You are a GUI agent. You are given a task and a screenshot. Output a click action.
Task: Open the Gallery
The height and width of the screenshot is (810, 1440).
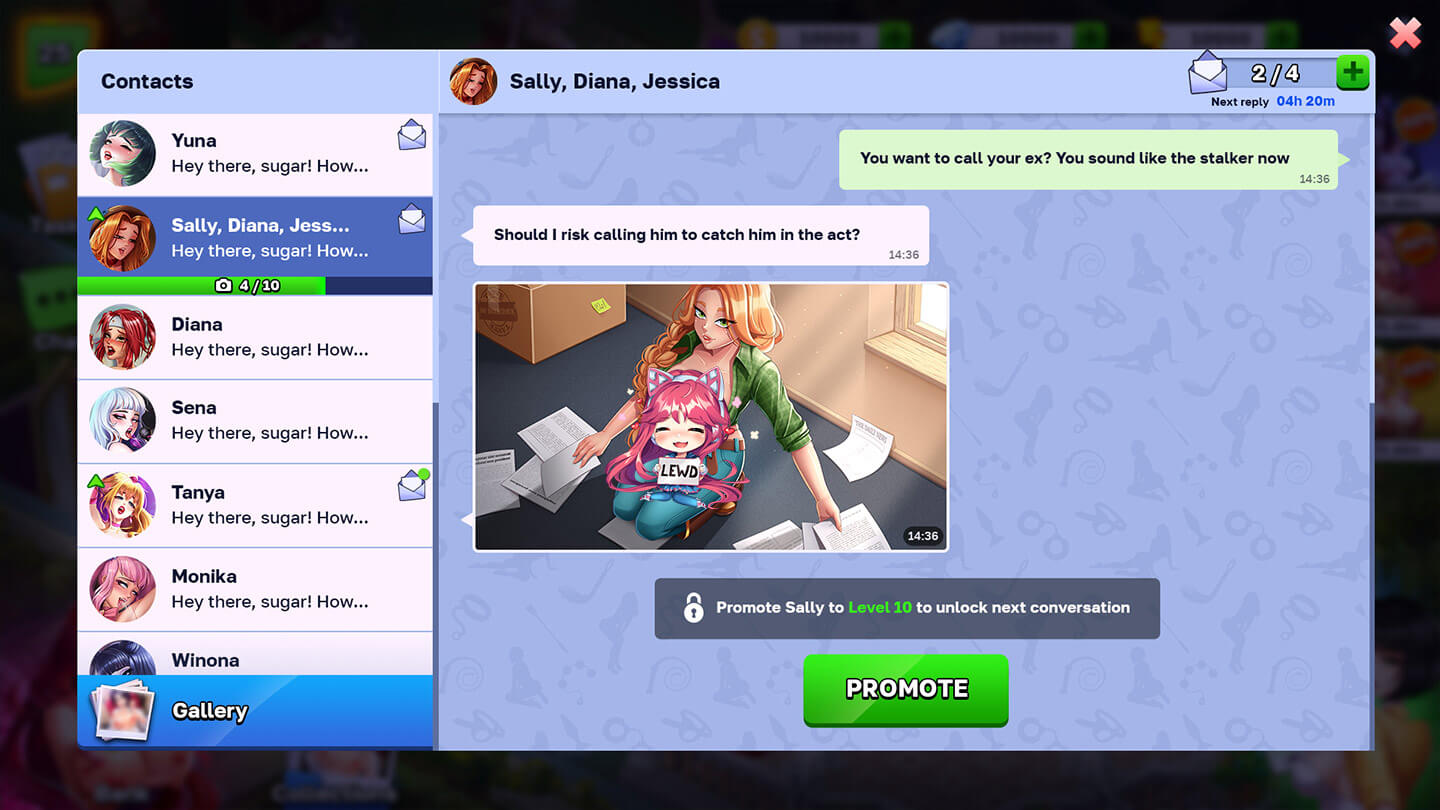point(255,711)
